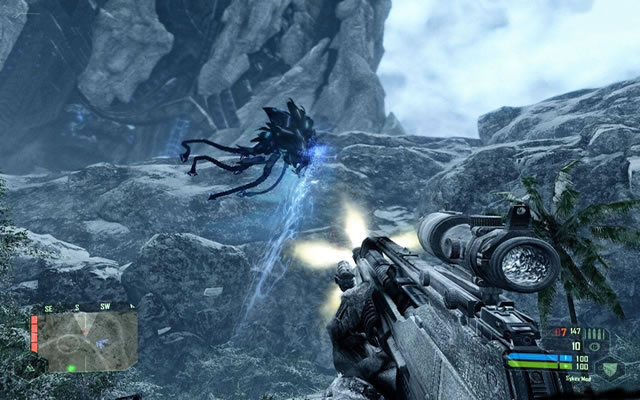This screenshot has height=400, width=640.
Task: Select the grenade icon beside the count
Action: (x=596, y=348)
